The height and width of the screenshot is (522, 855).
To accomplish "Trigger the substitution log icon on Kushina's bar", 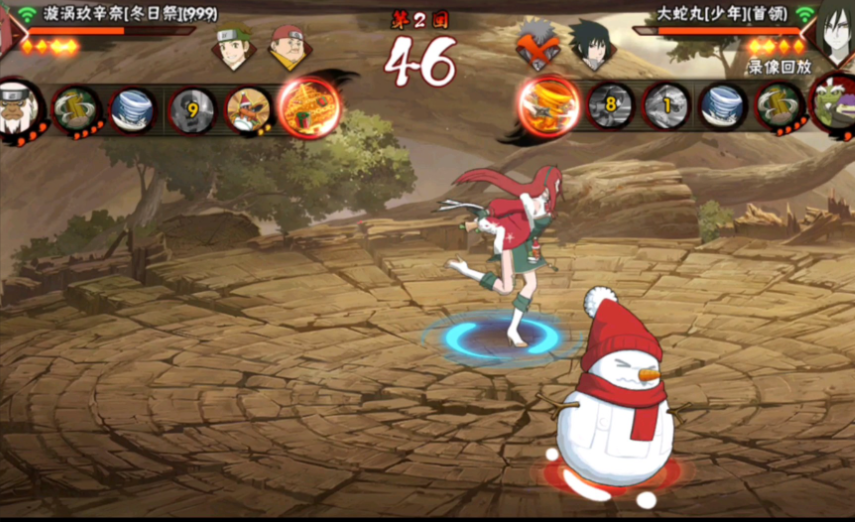I will pyautogui.click(x=76, y=106).
